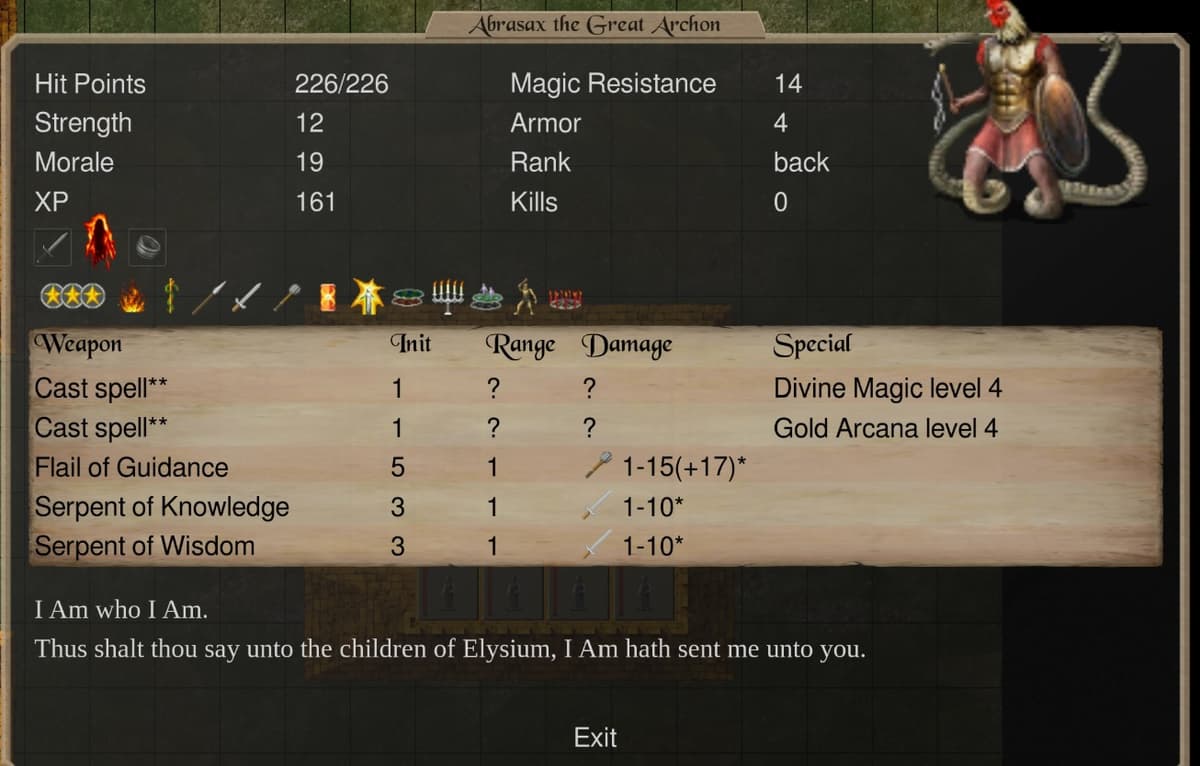This screenshot has width=1200, height=766.
Task: Select the sword equipment slot
Action: pos(53,245)
